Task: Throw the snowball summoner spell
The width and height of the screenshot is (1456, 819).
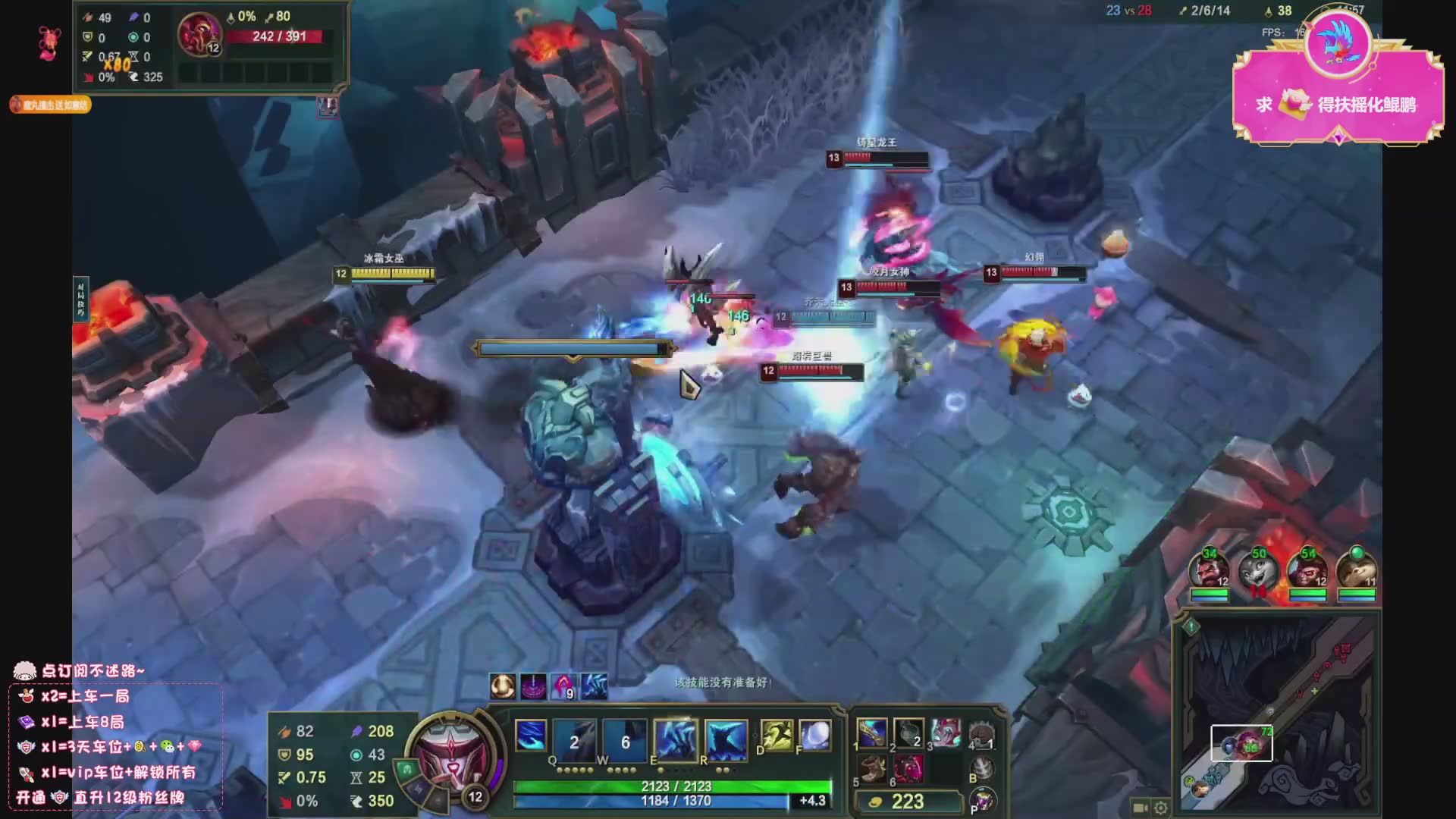Action: [x=815, y=736]
